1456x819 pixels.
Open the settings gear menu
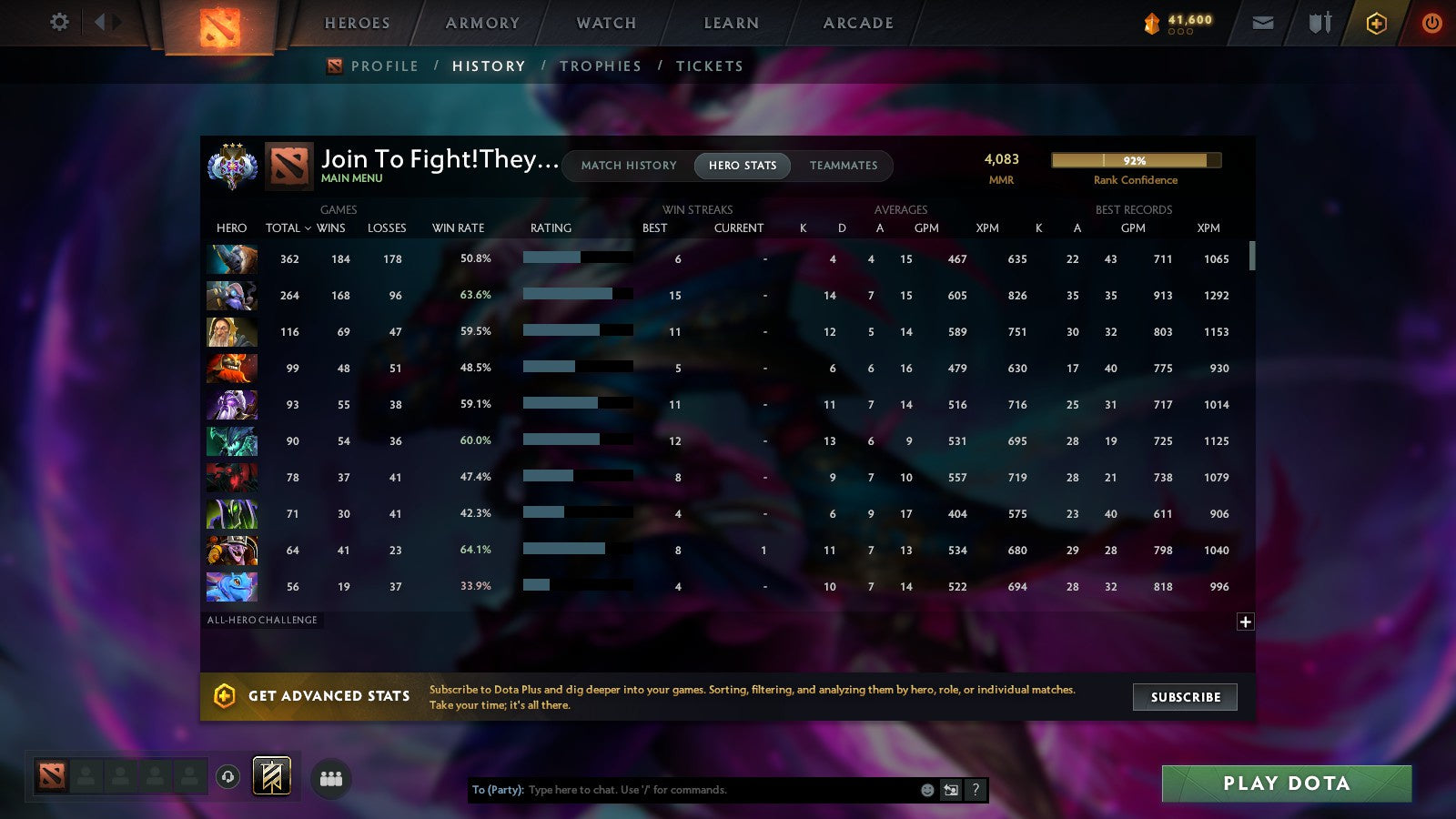[58, 23]
